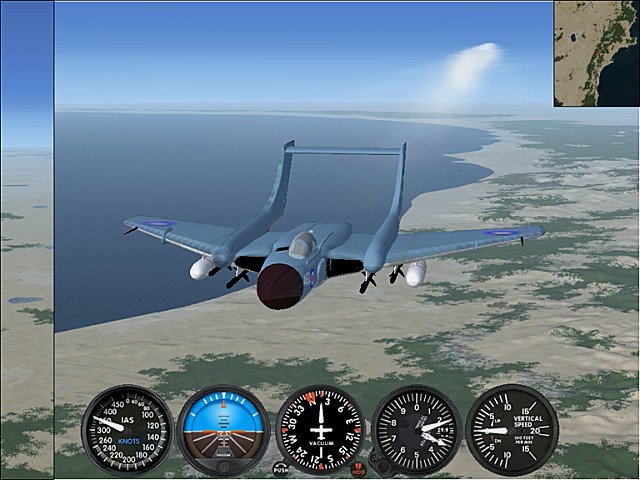Image resolution: width=640 pixels, height=480 pixels.
Task: Click the PUSH knob under the heading gauge
Action: [x=281, y=468]
